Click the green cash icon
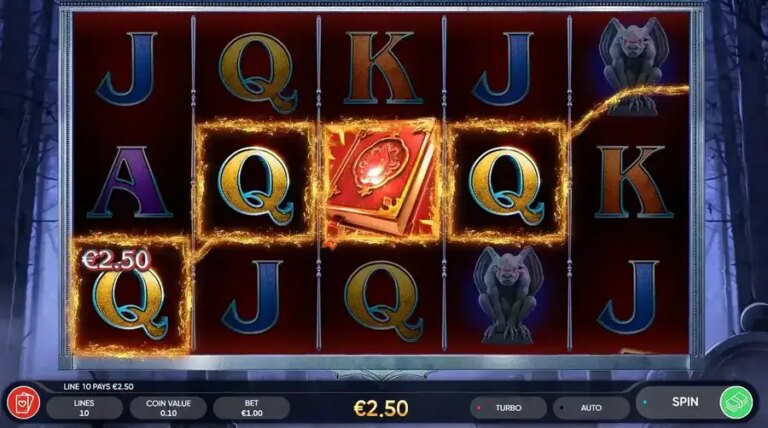The image size is (768, 428). click(736, 402)
